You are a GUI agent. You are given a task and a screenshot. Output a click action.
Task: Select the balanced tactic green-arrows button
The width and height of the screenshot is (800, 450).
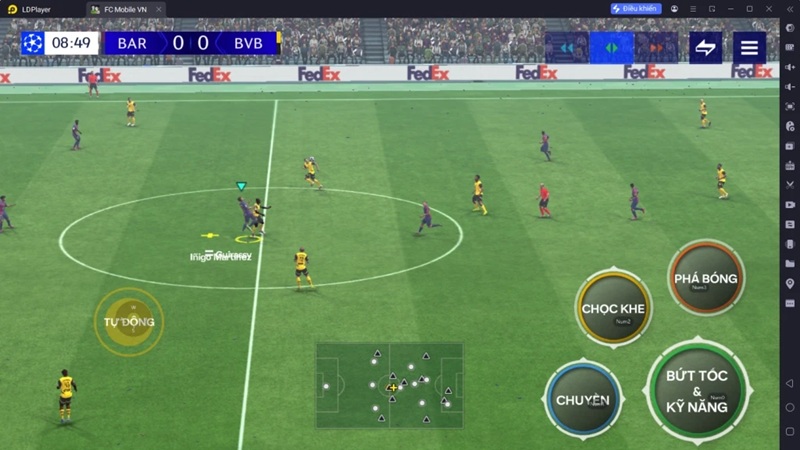click(x=611, y=47)
